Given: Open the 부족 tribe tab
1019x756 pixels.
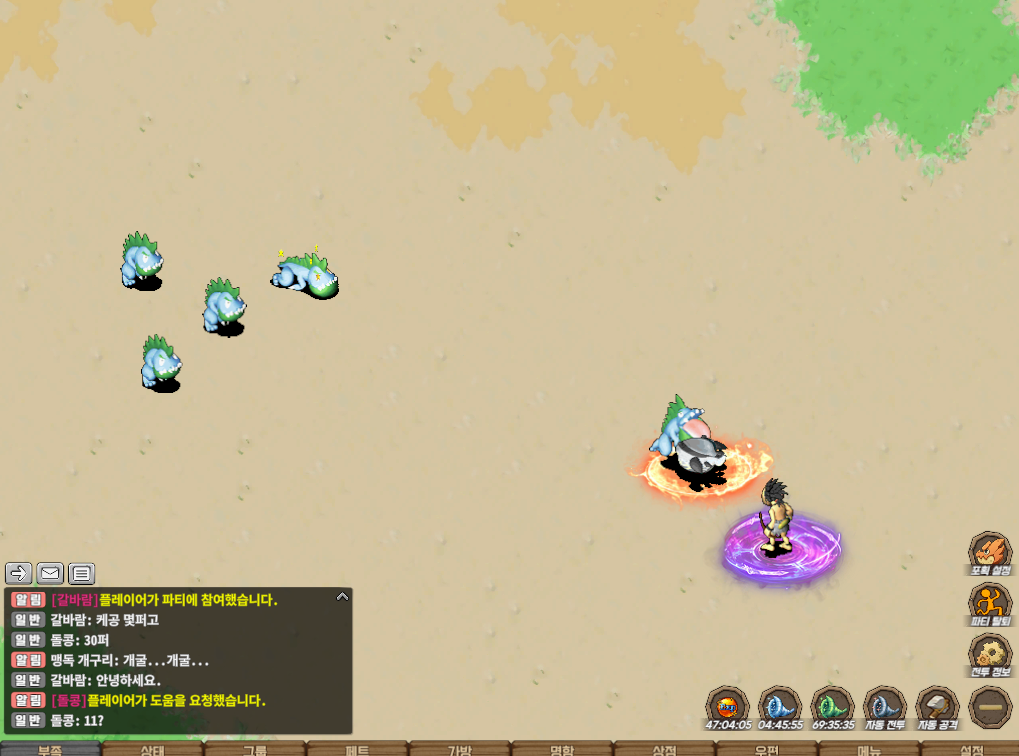Looking at the screenshot, I should pyautogui.click(x=50, y=749).
